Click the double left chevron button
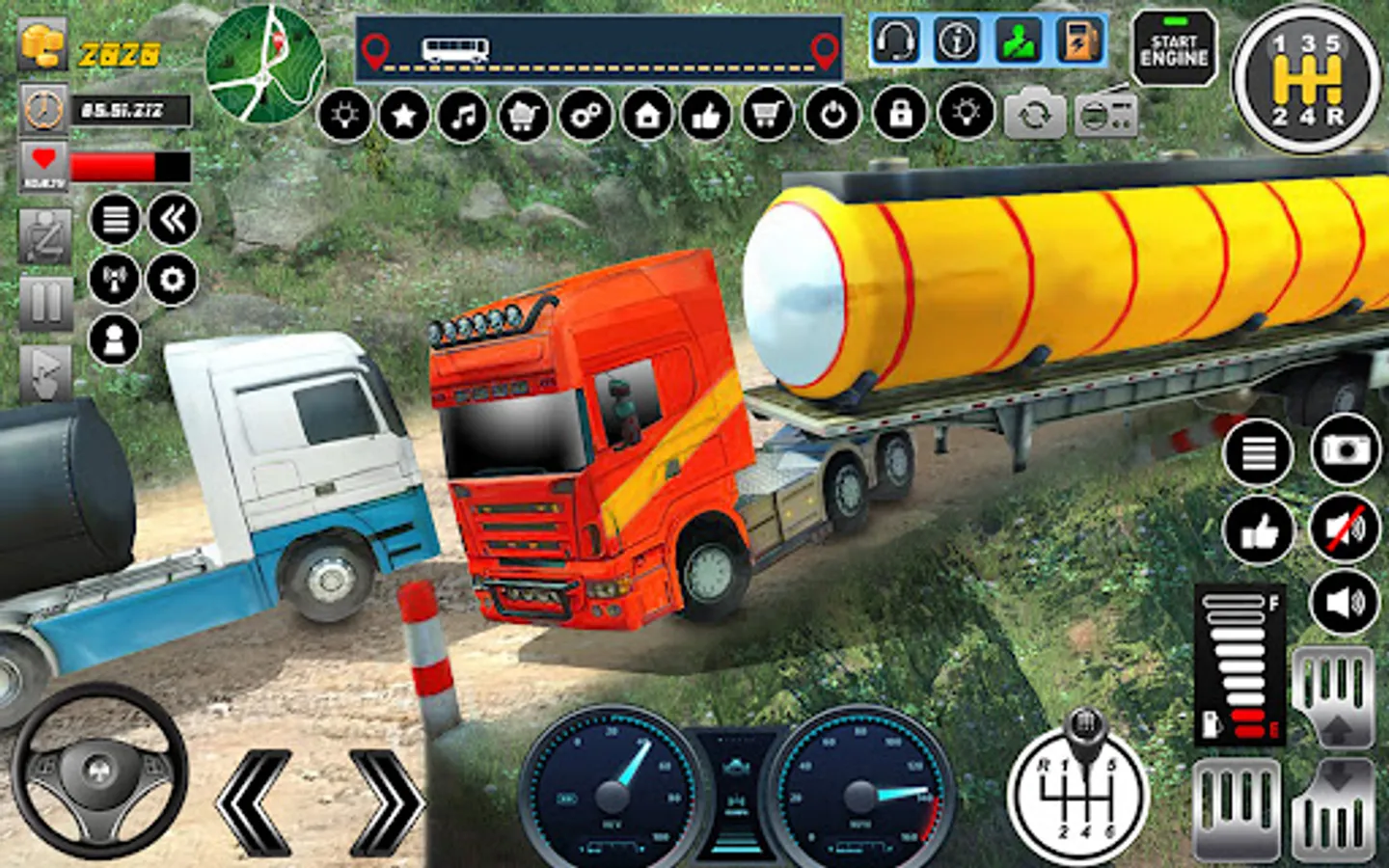Screen dimensions: 1389x868 pos(174,220)
